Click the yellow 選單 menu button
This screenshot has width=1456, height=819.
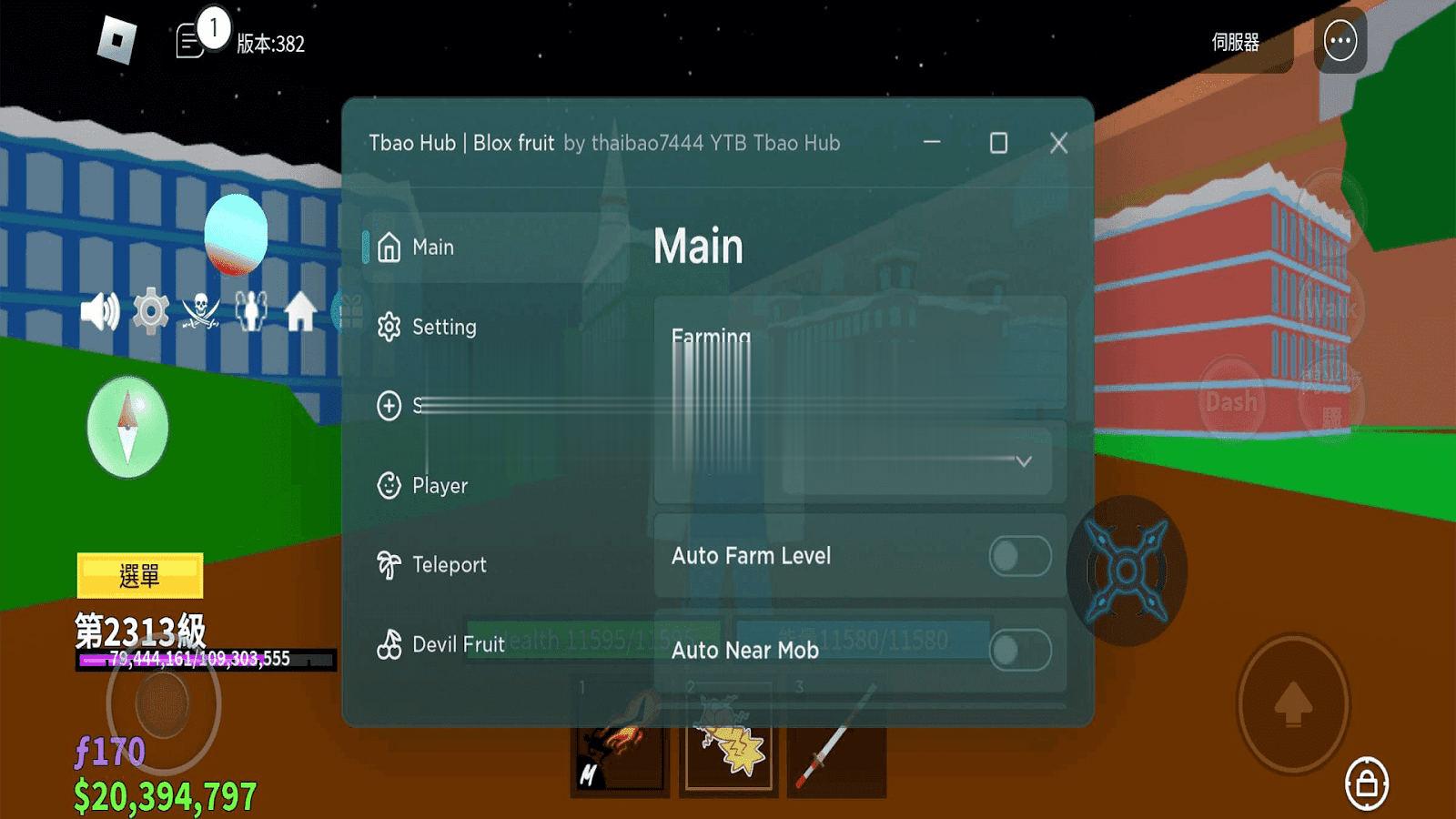tap(140, 575)
